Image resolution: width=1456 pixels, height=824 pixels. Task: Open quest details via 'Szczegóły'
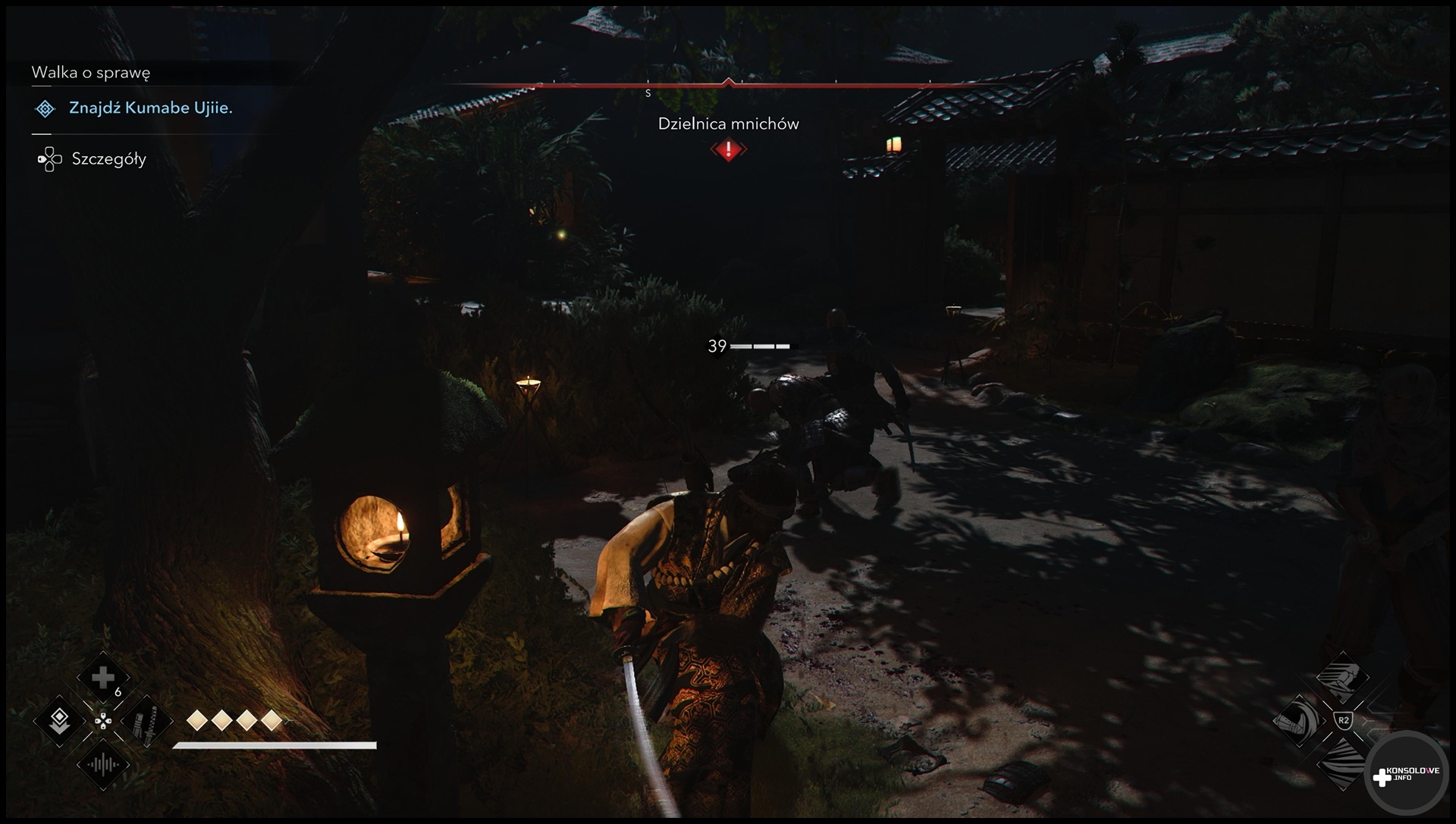(x=108, y=159)
